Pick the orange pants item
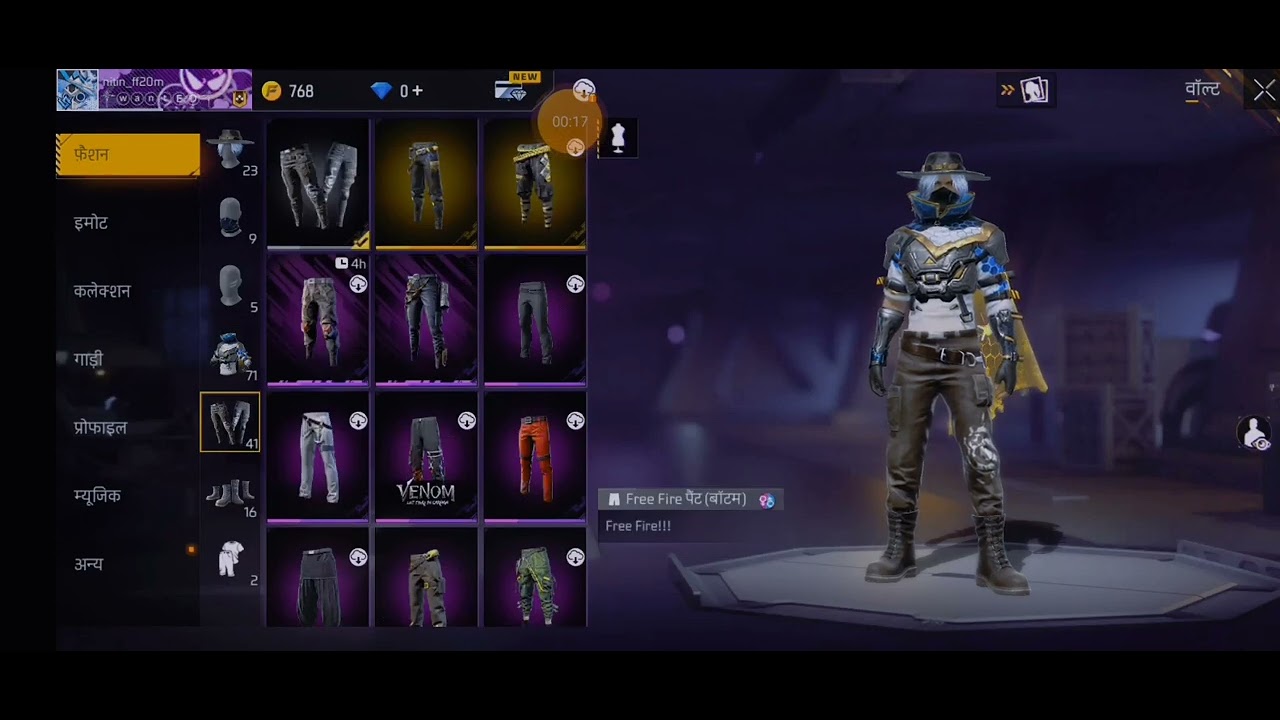 tap(535, 457)
